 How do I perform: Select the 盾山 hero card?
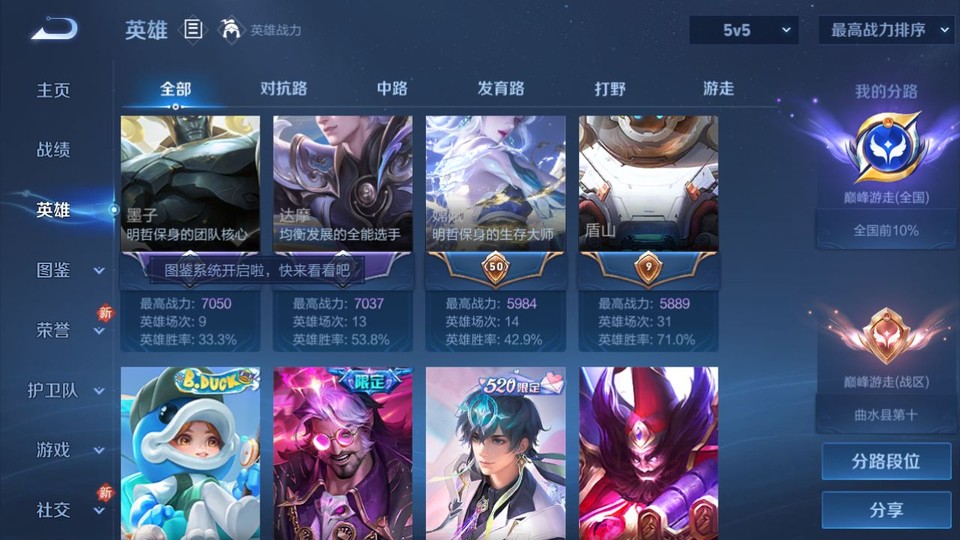648,185
